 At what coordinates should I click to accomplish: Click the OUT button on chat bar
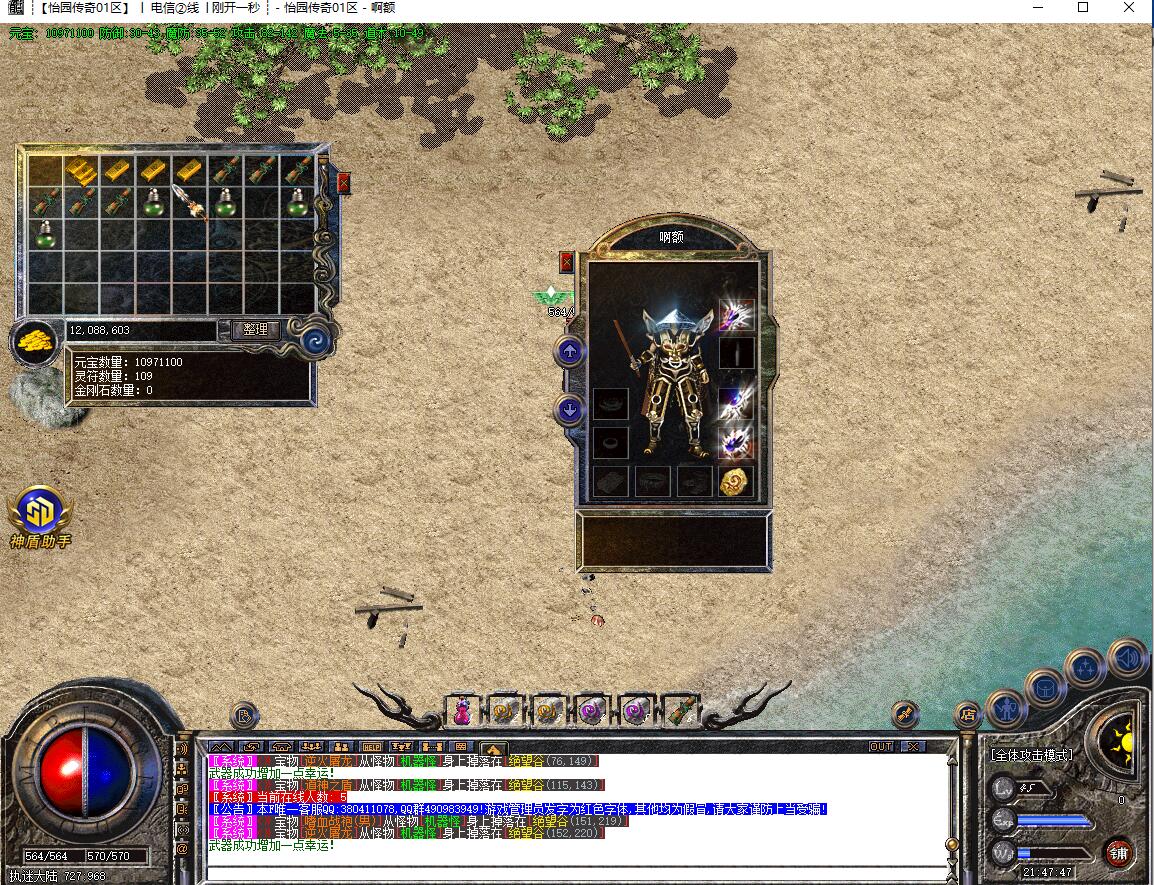pyautogui.click(x=880, y=746)
